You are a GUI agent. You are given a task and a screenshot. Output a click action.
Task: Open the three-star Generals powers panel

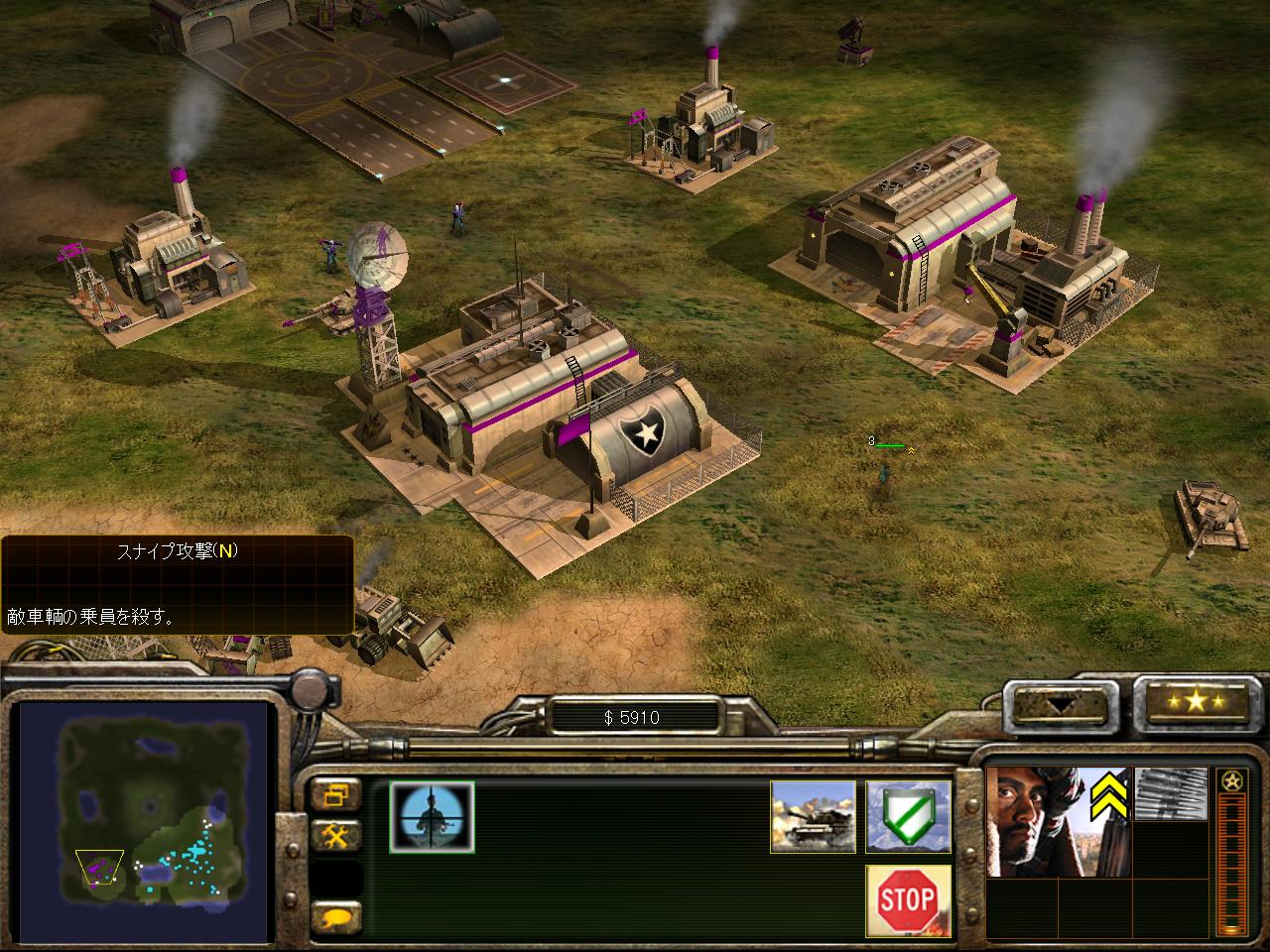[x=1197, y=702]
